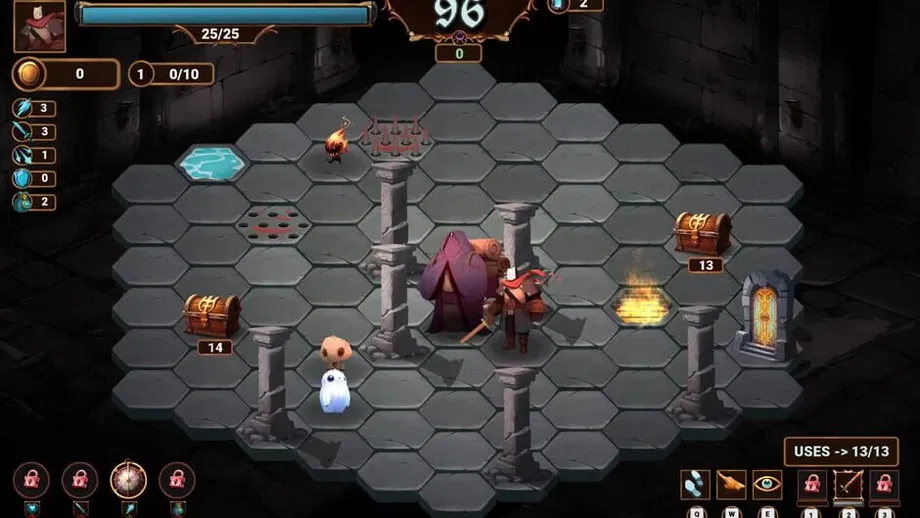Image resolution: width=920 pixels, height=518 pixels.
Task: Select the sword weapon slot
Action: (x=848, y=485)
